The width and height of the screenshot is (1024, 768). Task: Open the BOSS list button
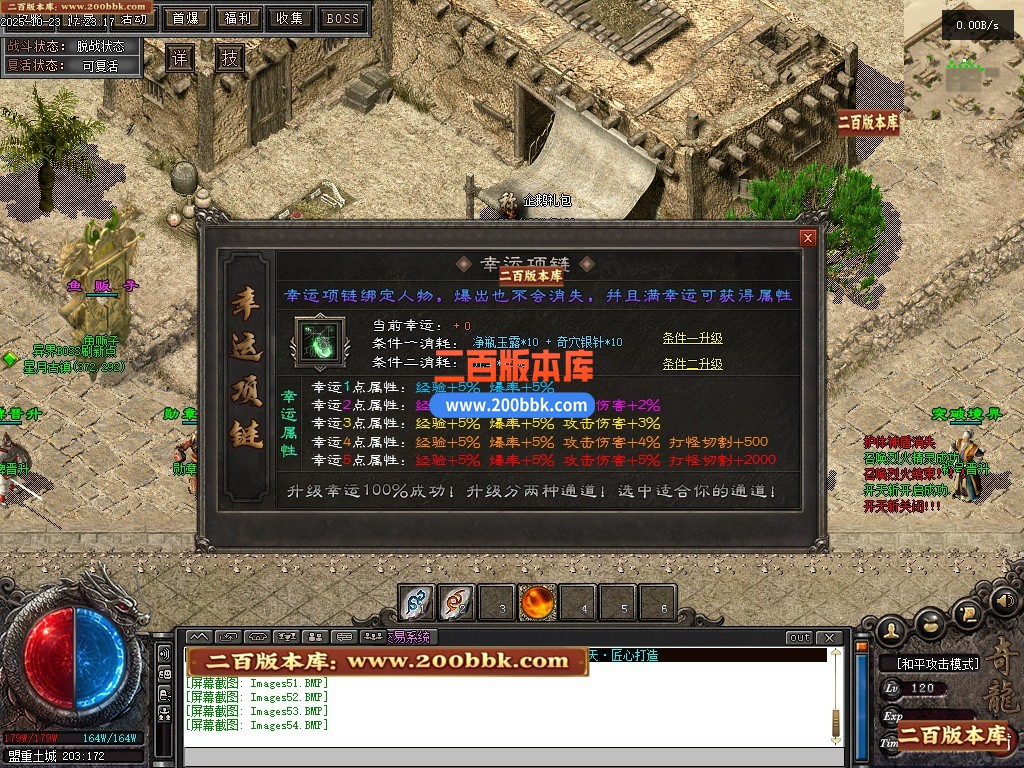pyautogui.click(x=343, y=18)
